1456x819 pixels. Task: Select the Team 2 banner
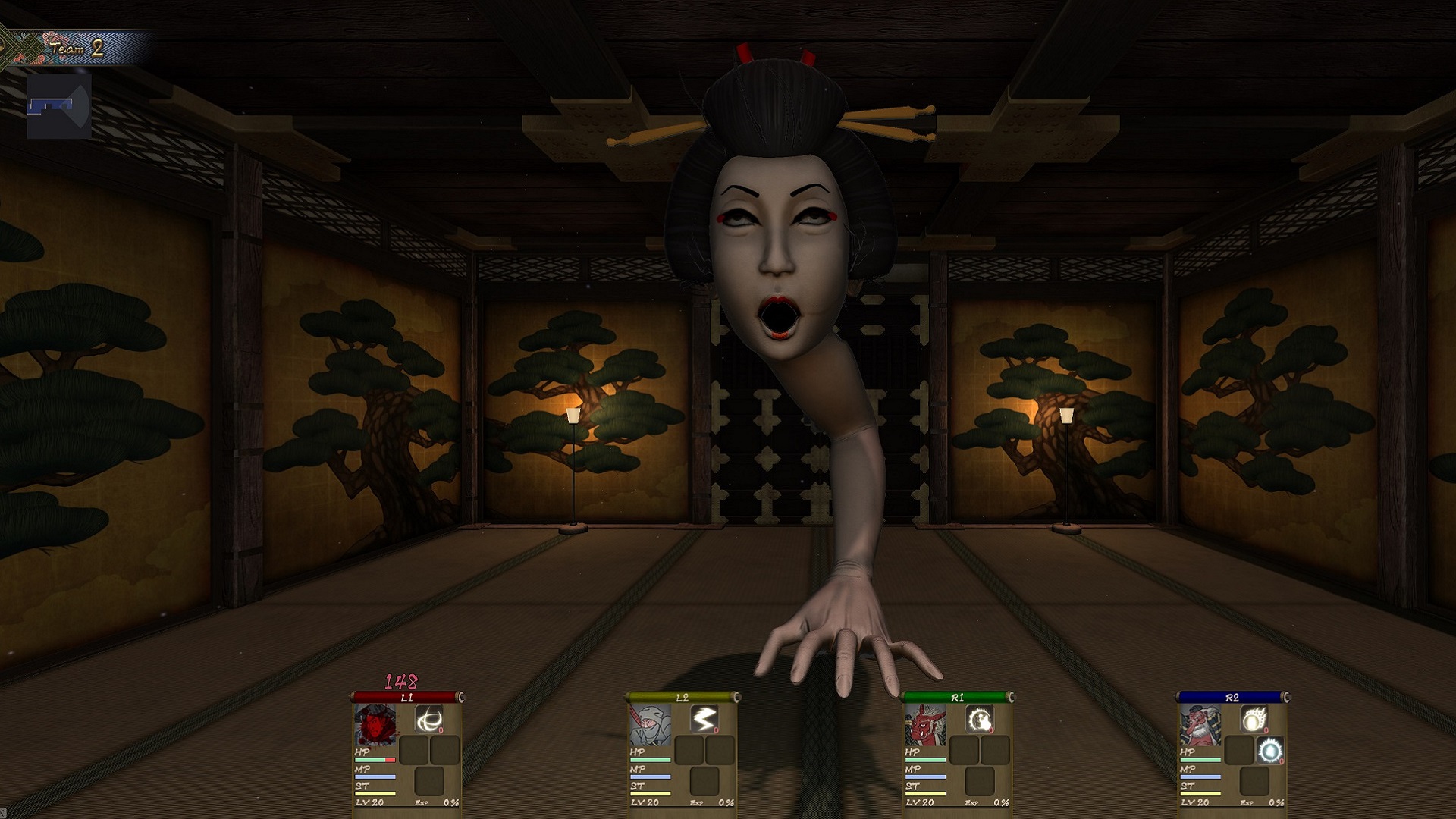pos(76,49)
